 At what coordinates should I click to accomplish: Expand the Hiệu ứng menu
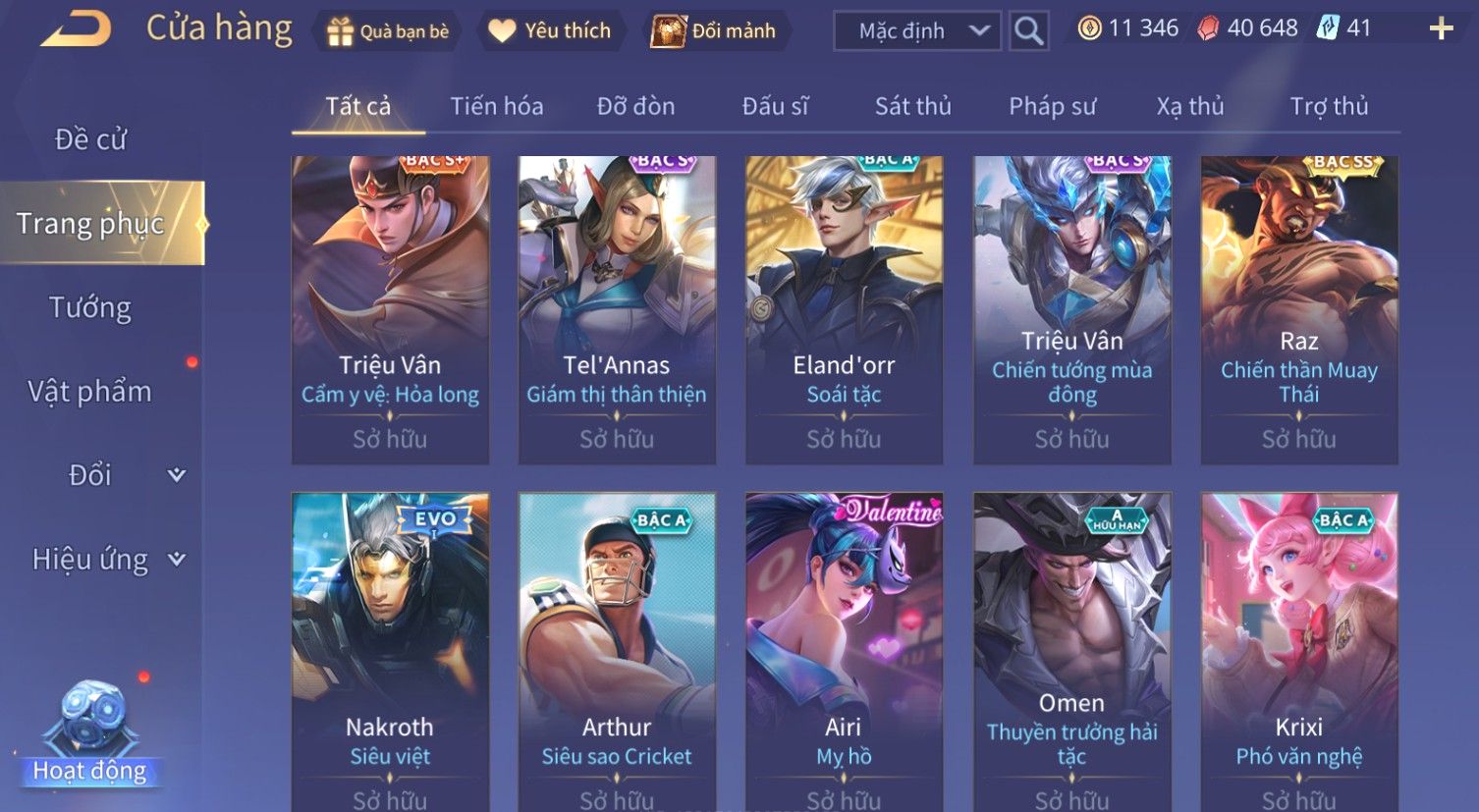pos(106,560)
